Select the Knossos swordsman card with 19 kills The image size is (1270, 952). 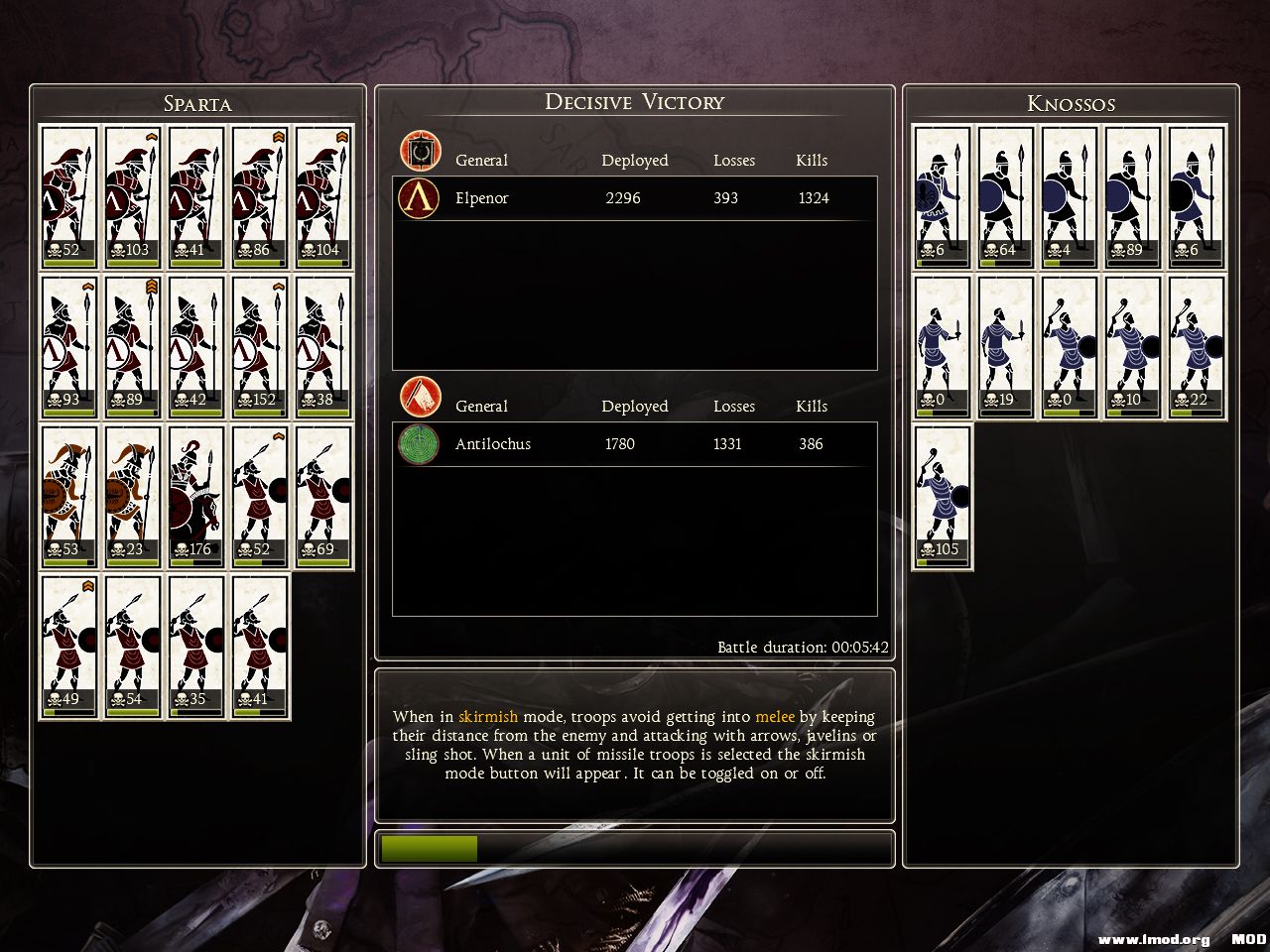tap(1006, 347)
